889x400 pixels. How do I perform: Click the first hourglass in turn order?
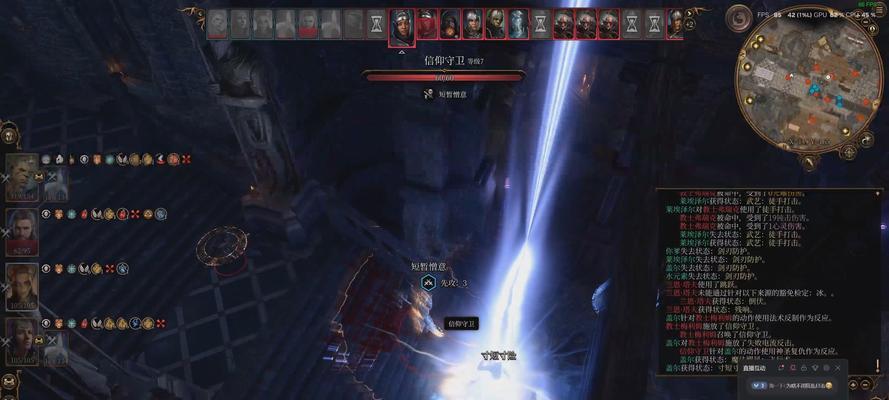point(375,24)
